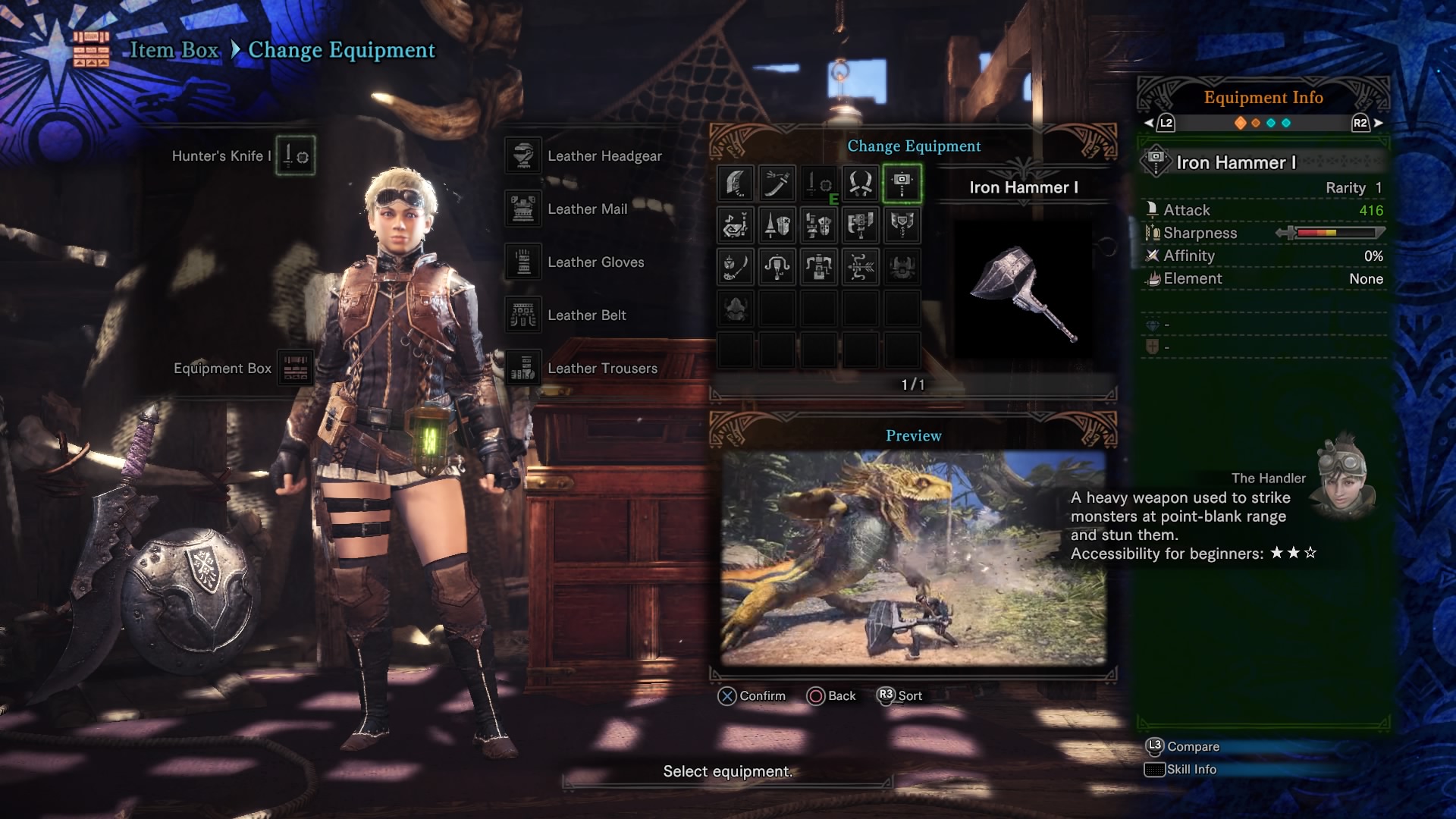This screenshot has height=819, width=1456.
Task: Pick the equipped Sword and Shield slot
Action: (819, 184)
